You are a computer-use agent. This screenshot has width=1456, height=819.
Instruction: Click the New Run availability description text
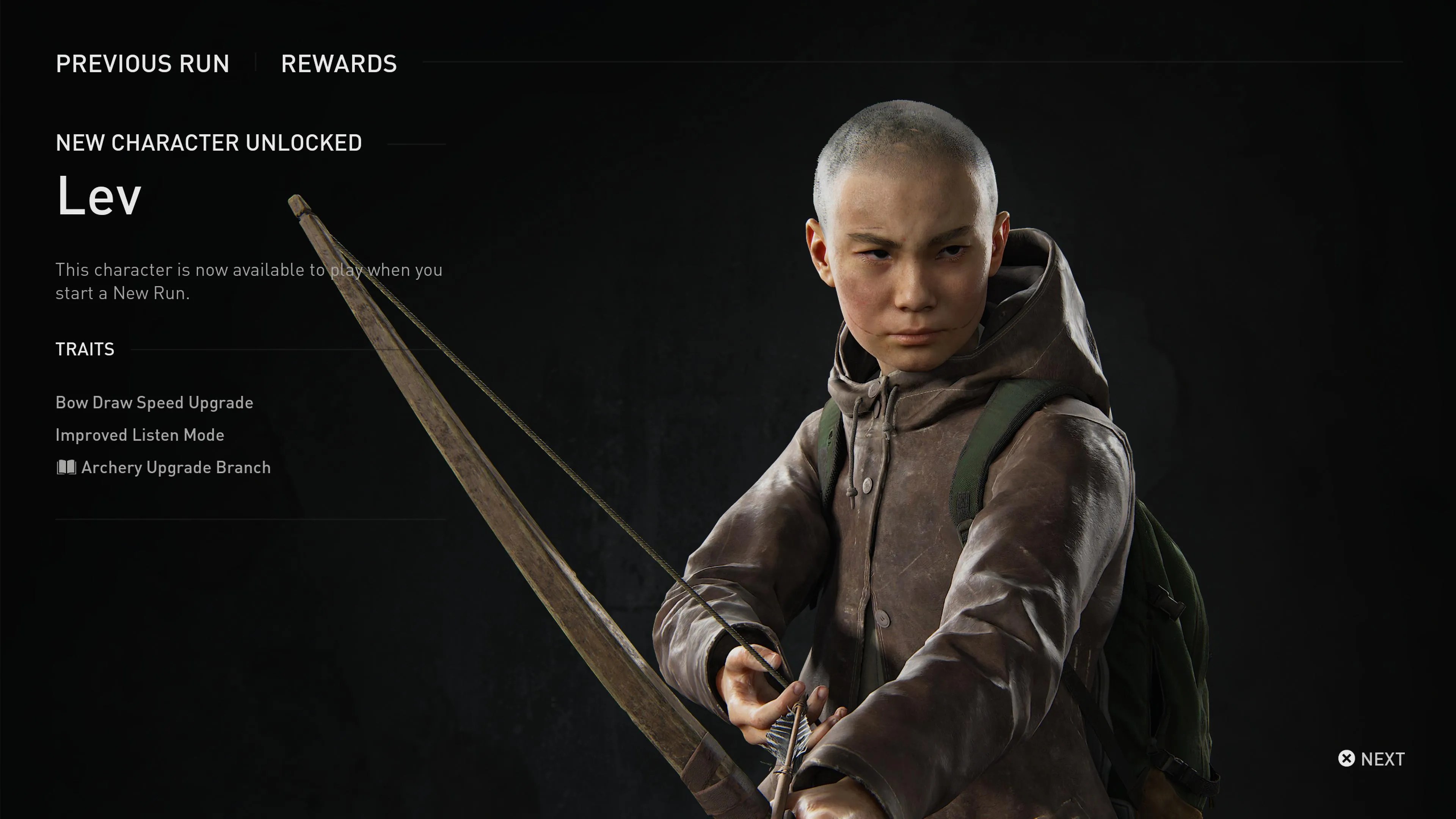pos(249,281)
